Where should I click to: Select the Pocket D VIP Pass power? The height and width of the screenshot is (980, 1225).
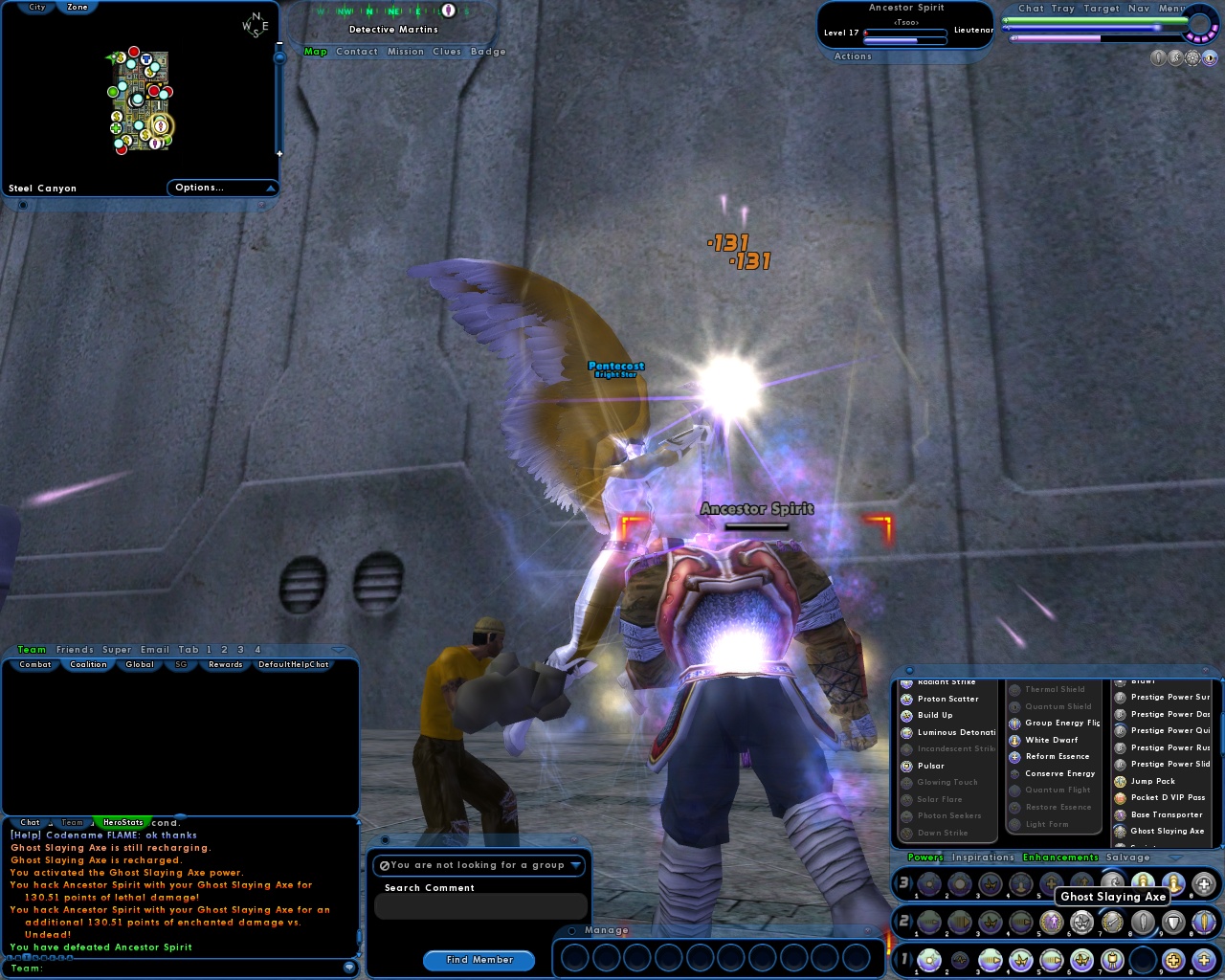click(1122, 797)
